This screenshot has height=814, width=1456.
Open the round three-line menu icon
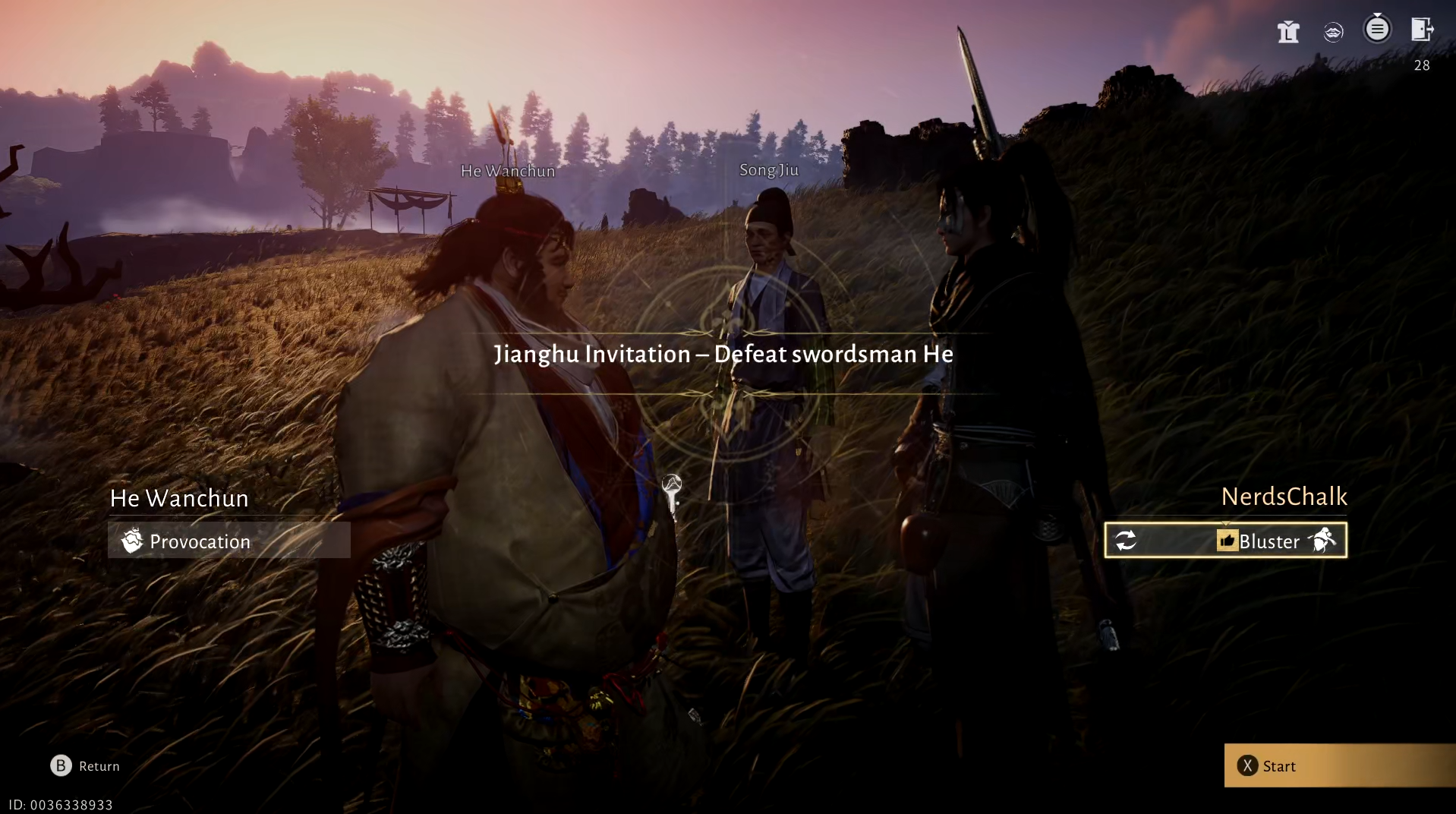pyautogui.click(x=1377, y=30)
